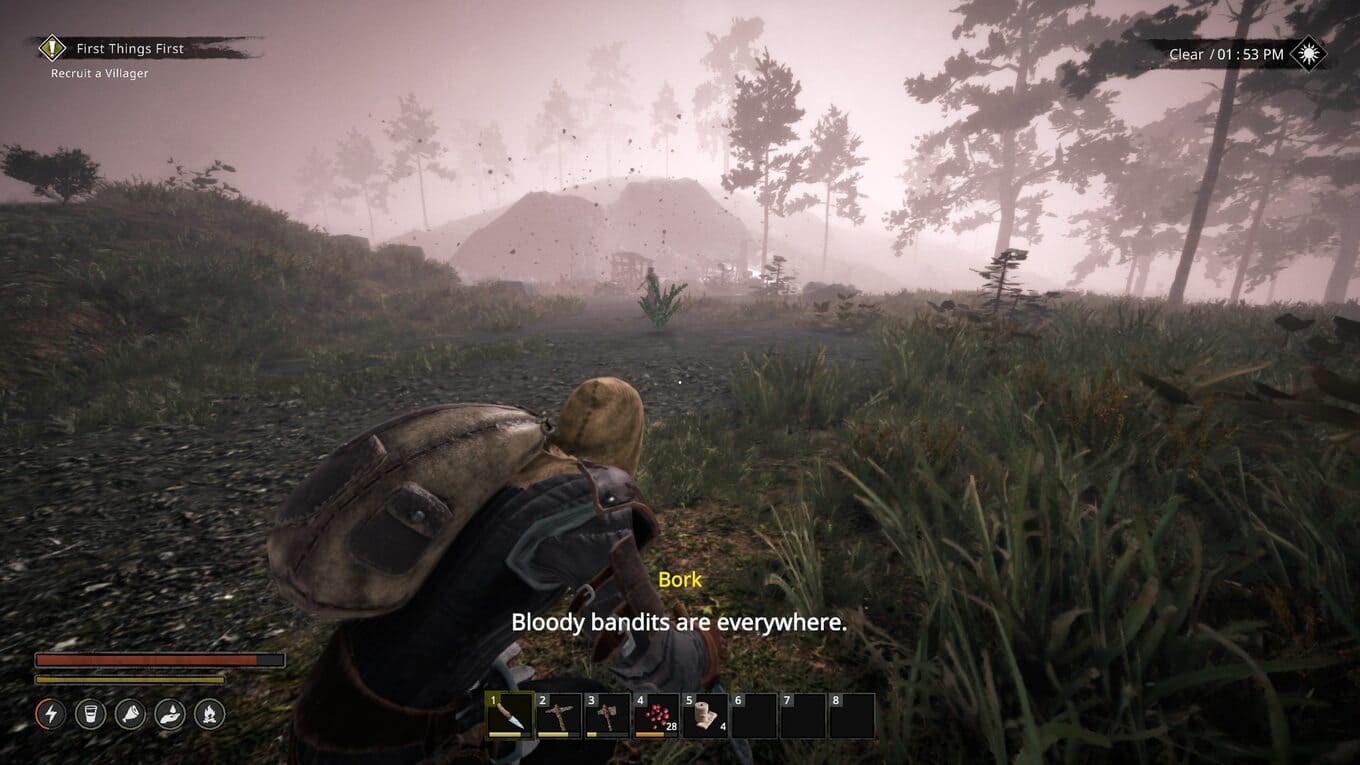The width and height of the screenshot is (1360, 765).
Task: Select the pickaxe in hotbar slot 2
Action: [x=558, y=716]
